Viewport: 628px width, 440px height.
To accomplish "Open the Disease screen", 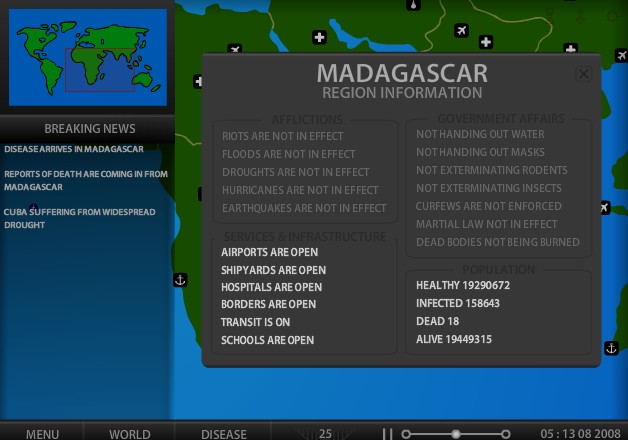I will click(224, 434).
